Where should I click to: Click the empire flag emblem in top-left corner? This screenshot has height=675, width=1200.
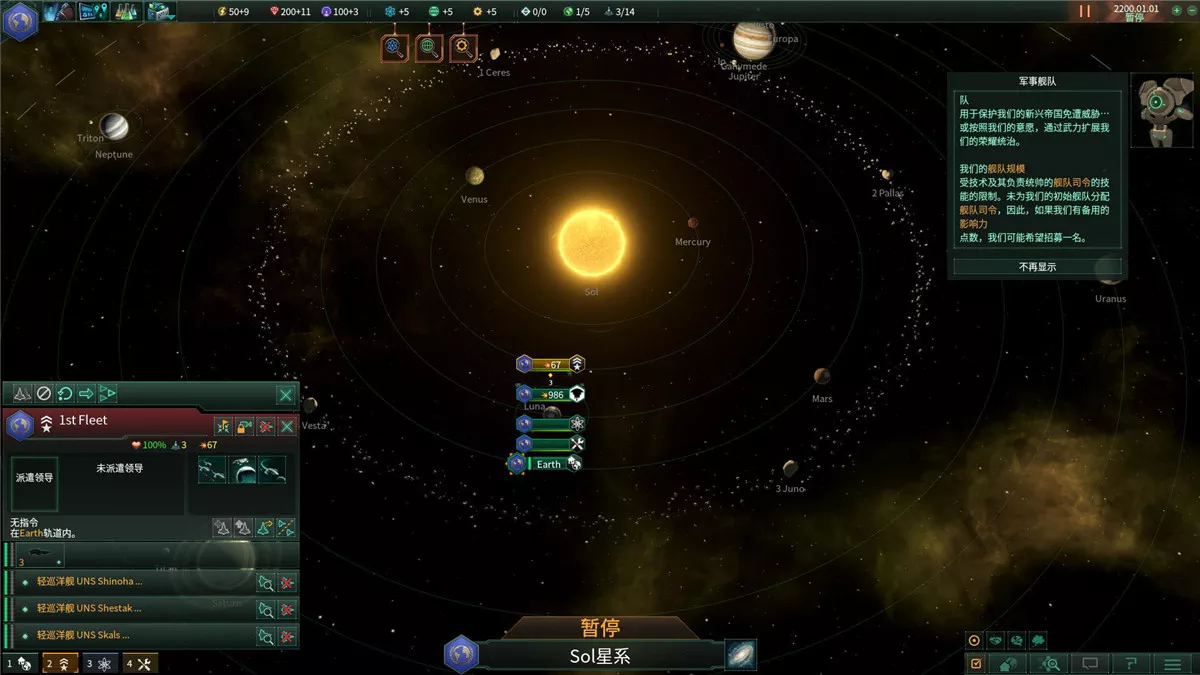(20, 20)
